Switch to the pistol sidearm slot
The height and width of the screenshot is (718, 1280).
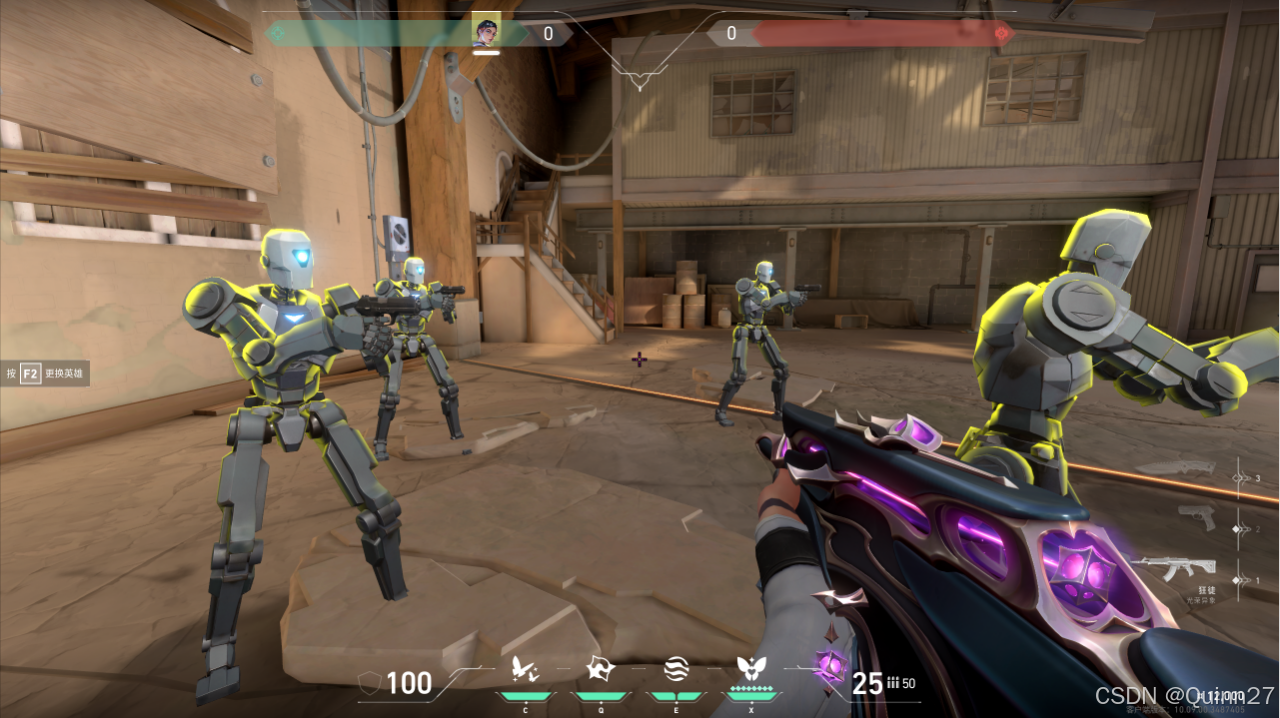[1196, 517]
